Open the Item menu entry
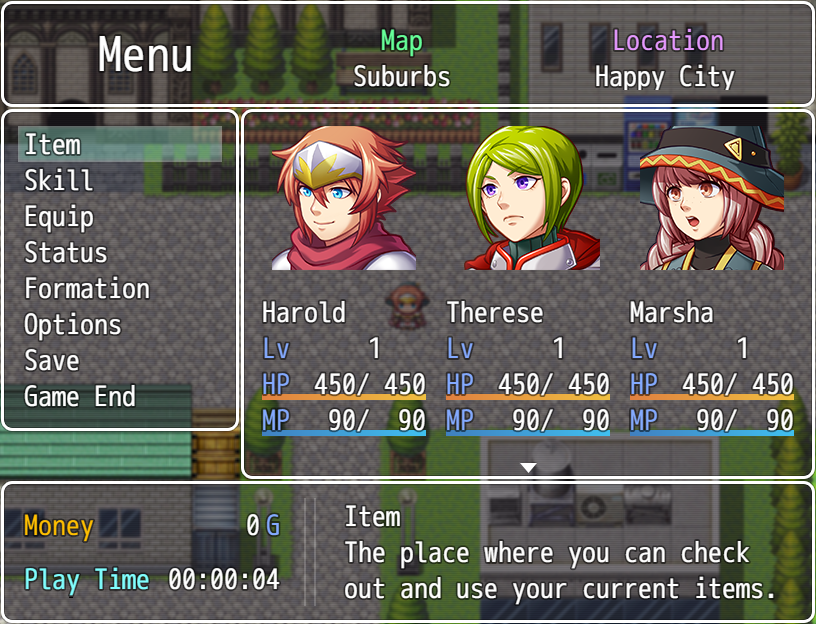 click(53, 145)
